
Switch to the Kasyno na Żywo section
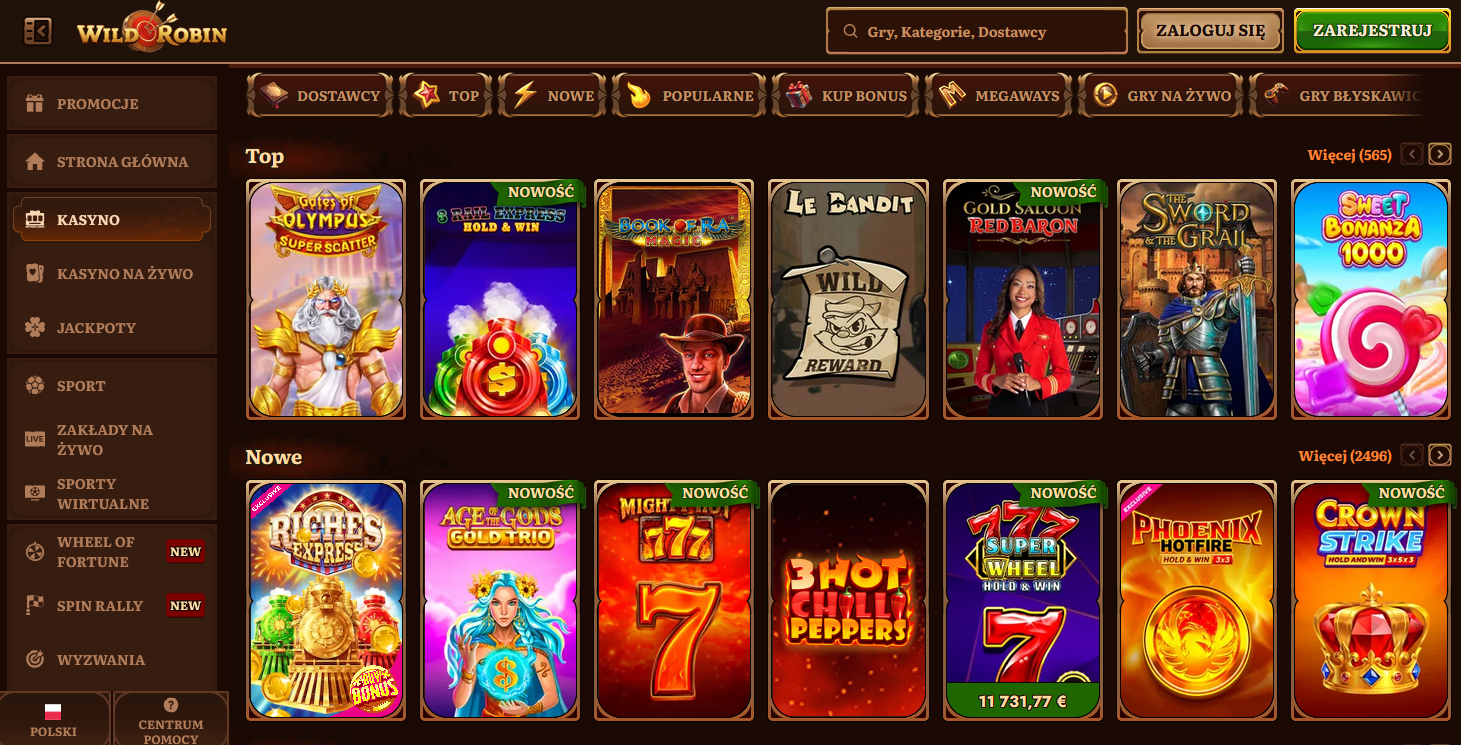(36, 273)
